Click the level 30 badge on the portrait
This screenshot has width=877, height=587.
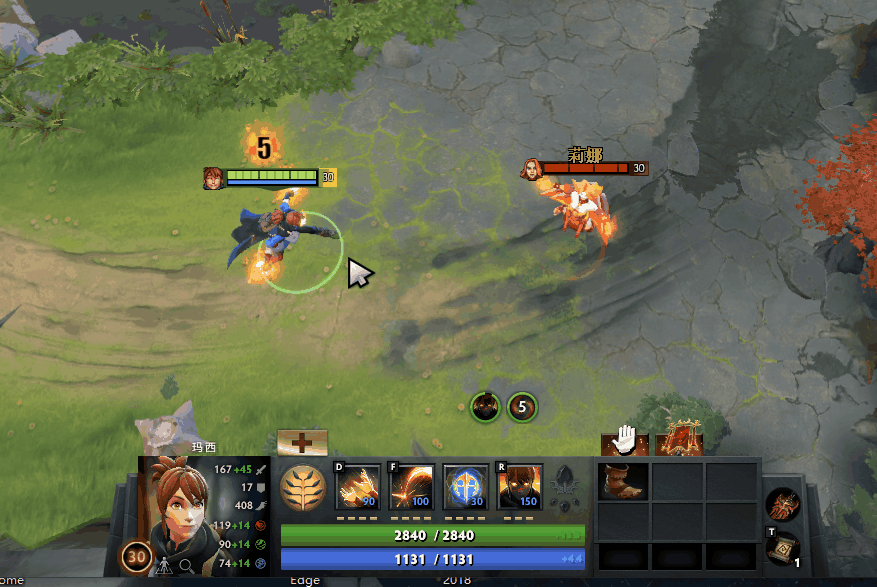point(136,559)
